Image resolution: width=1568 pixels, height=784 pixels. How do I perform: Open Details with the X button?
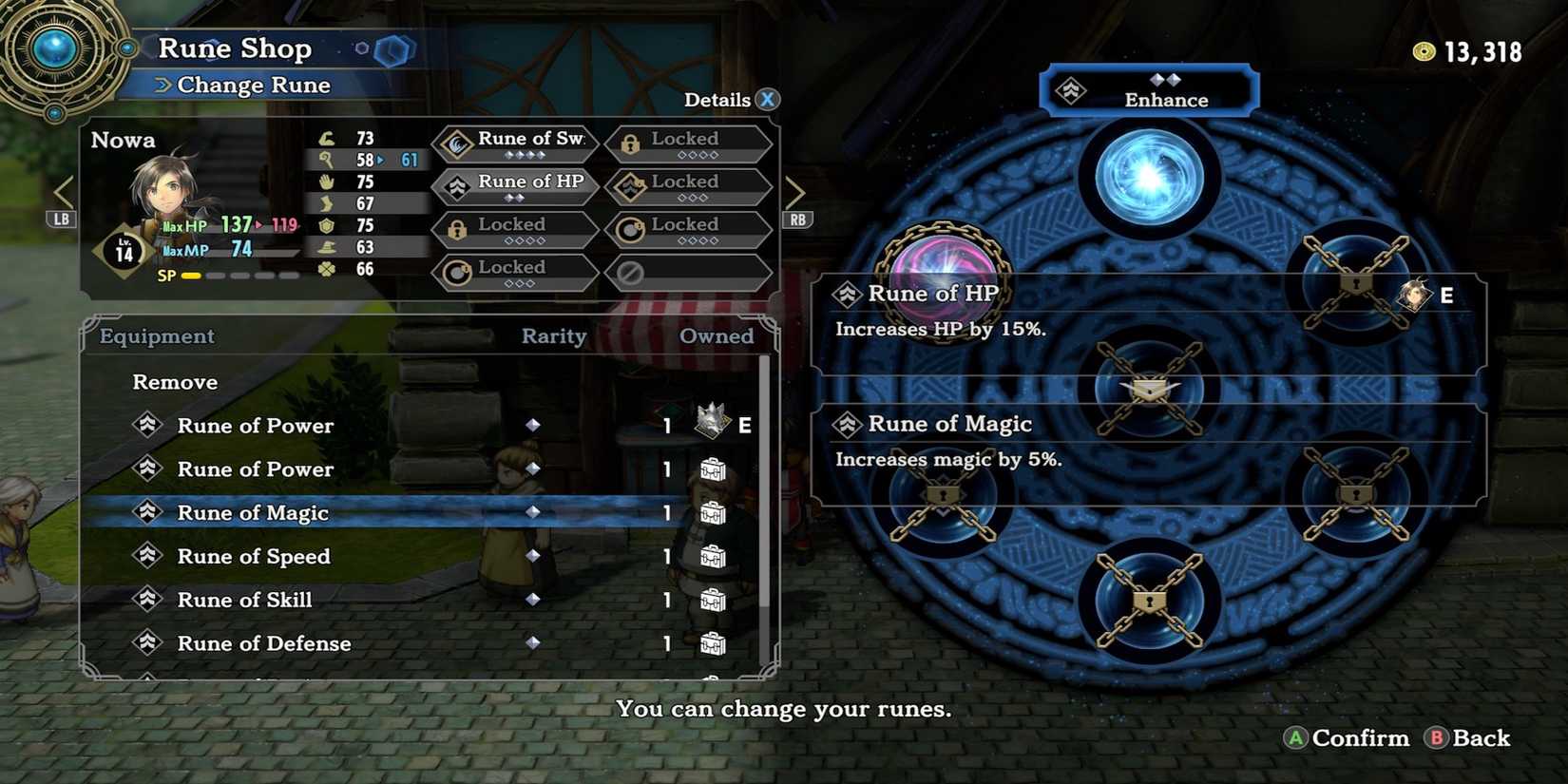tap(766, 99)
